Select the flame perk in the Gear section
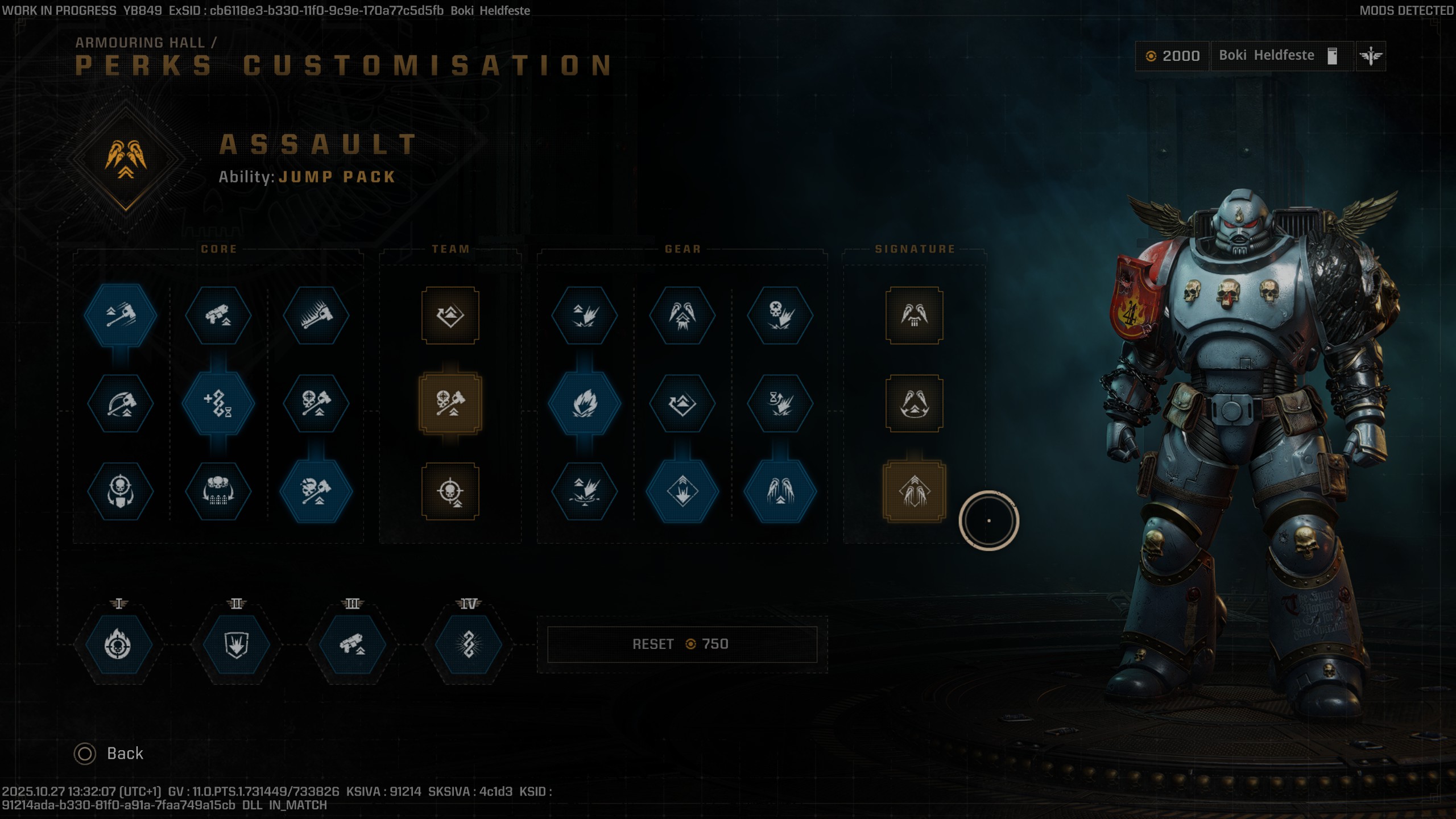Viewport: 1456px width, 819px height. point(585,404)
